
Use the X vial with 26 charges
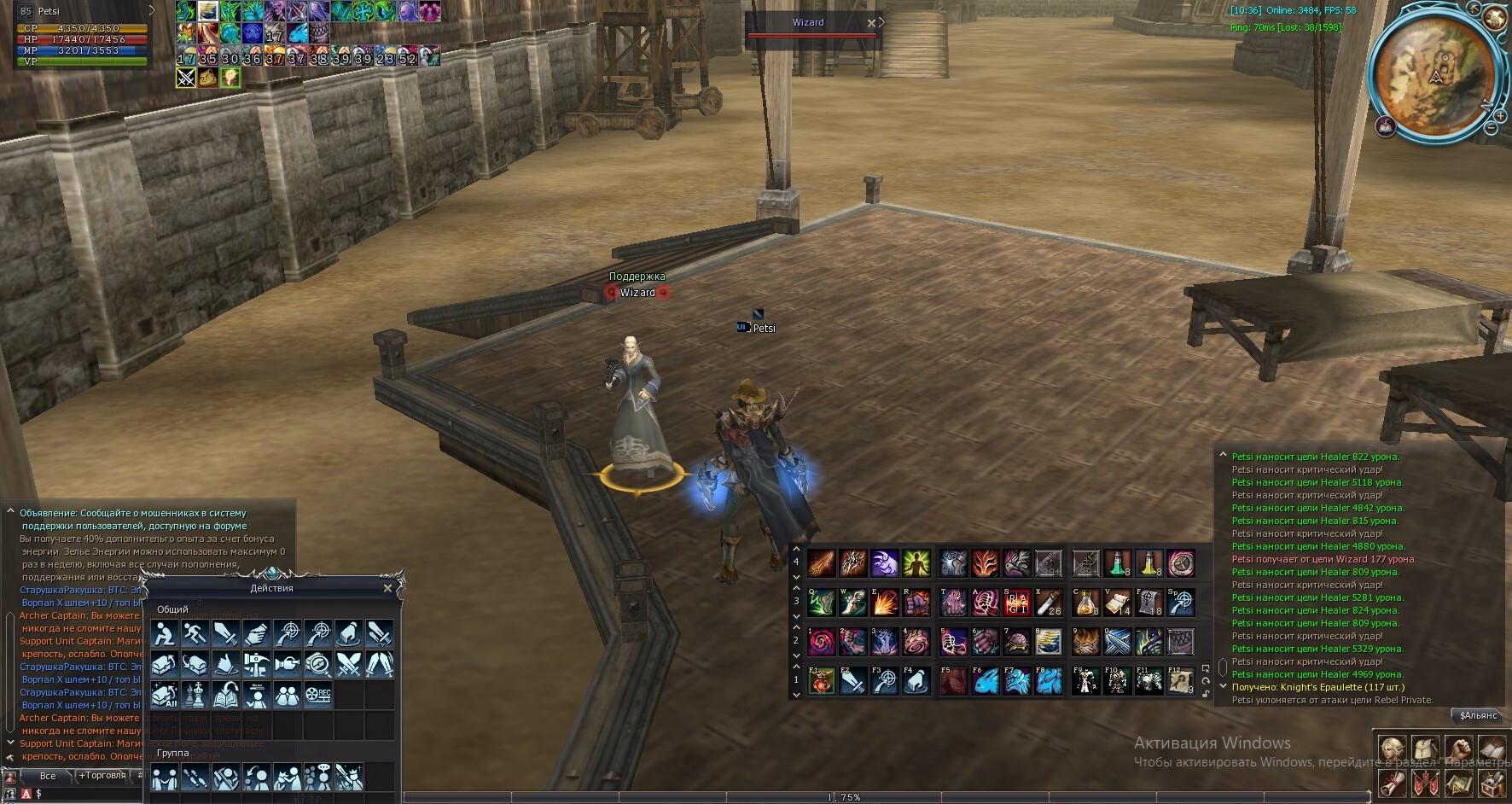click(x=1049, y=603)
